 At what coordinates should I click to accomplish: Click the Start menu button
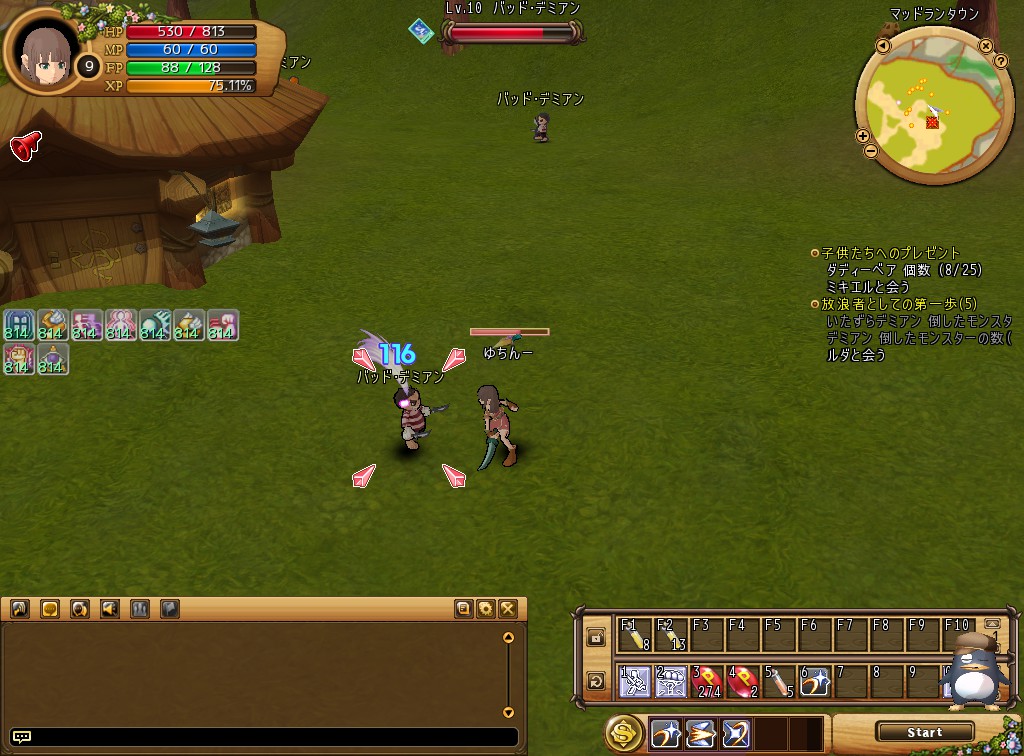[924, 732]
